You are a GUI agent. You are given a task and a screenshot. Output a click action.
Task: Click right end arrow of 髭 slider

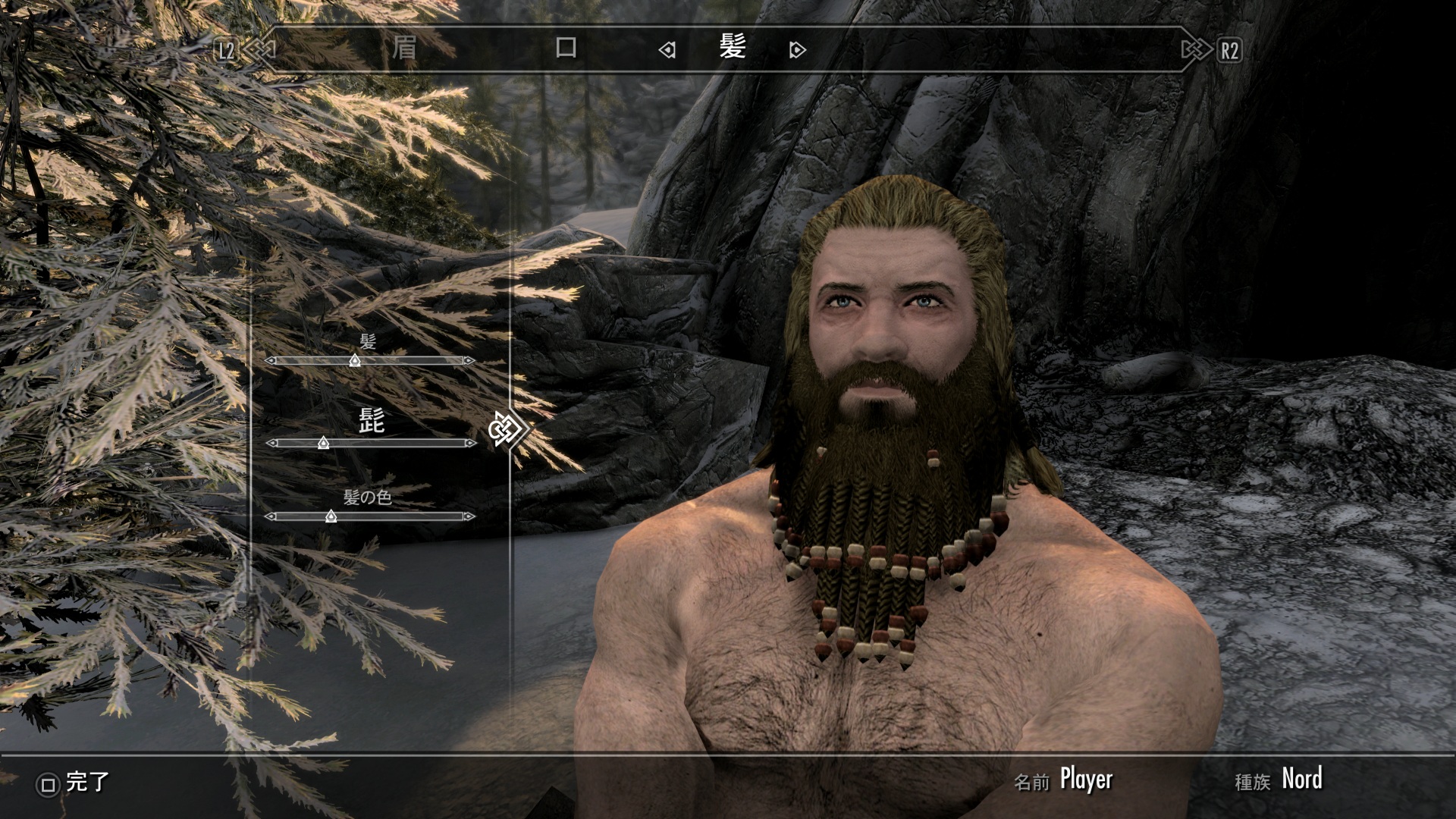point(470,443)
